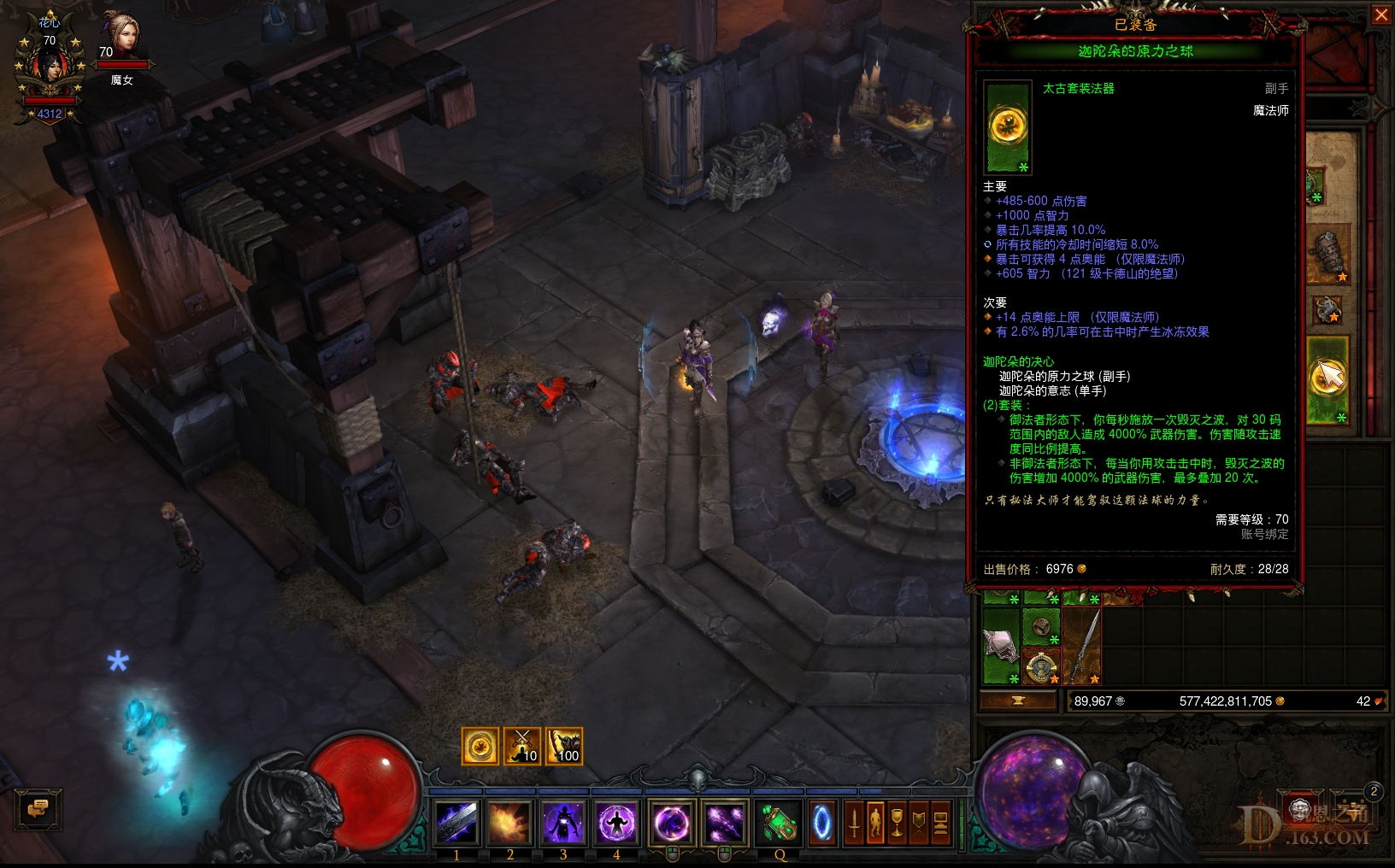This screenshot has height=868, width=1395.
Task: Select the left-mouse black hole skill
Action: point(671,821)
